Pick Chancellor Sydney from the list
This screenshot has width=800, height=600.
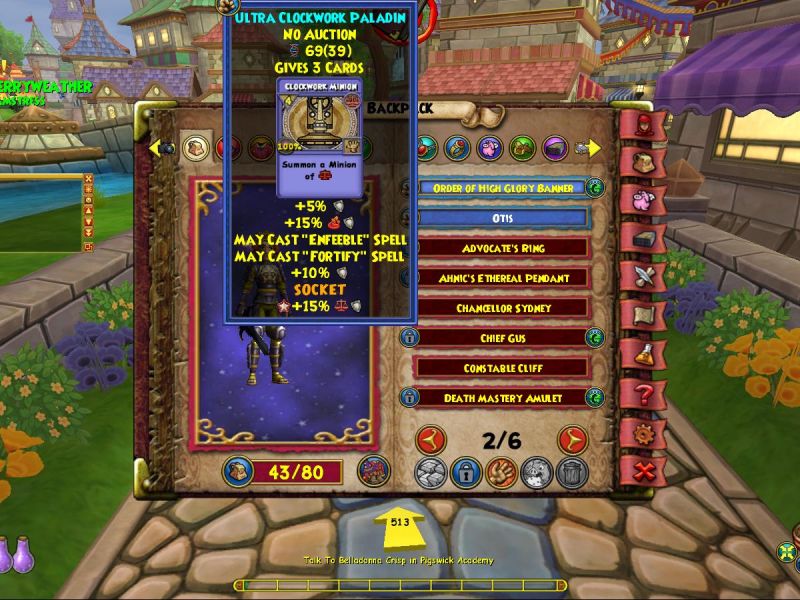click(x=503, y=307)
